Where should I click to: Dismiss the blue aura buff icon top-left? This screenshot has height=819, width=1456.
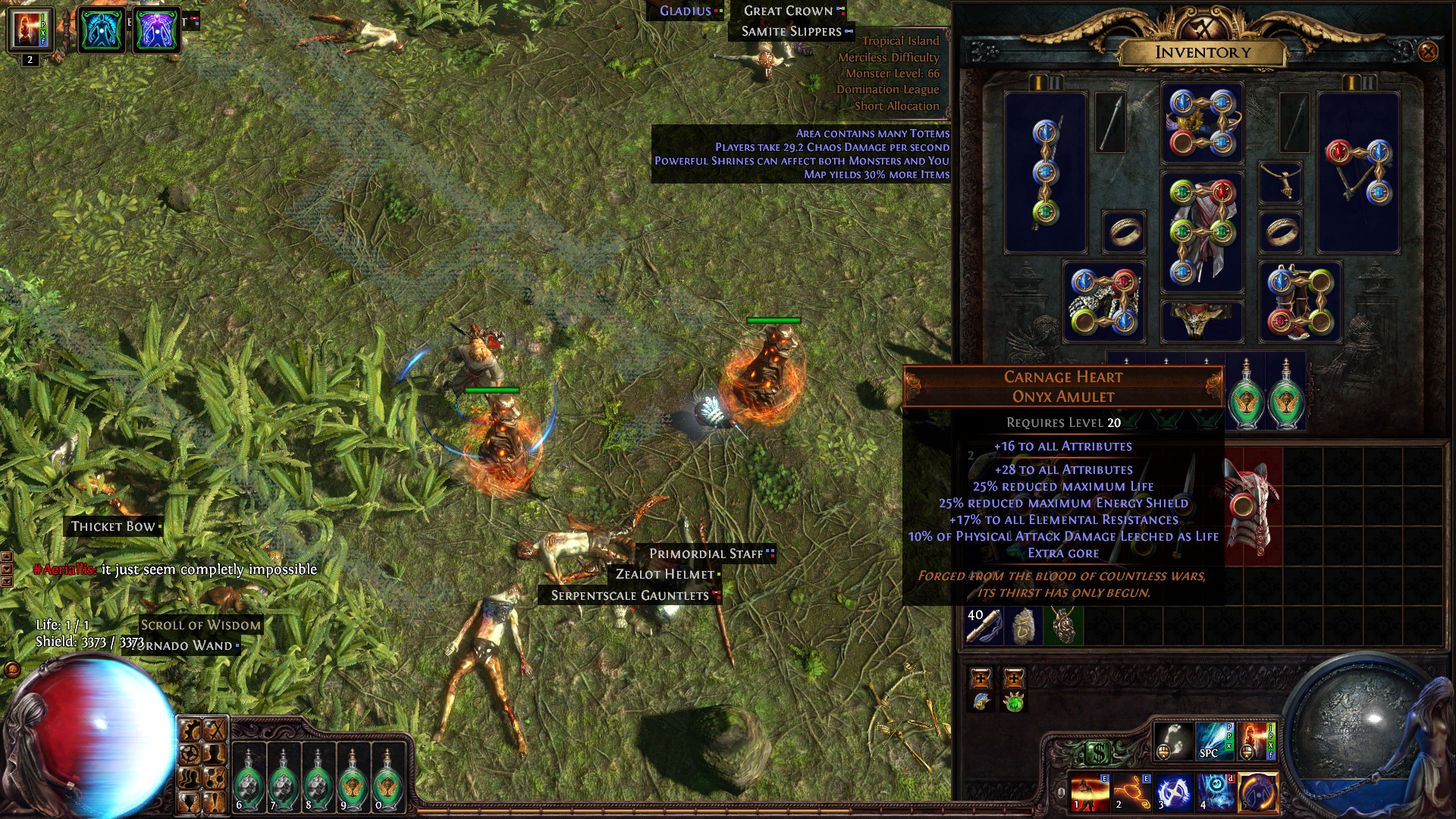click(101, 31)
